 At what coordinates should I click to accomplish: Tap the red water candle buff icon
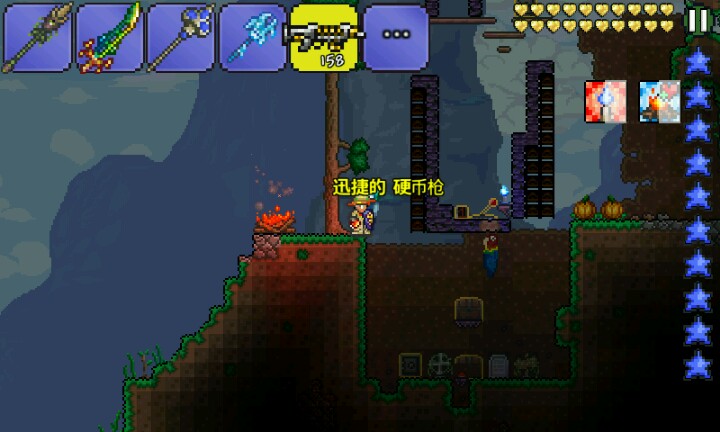[605, 101]
